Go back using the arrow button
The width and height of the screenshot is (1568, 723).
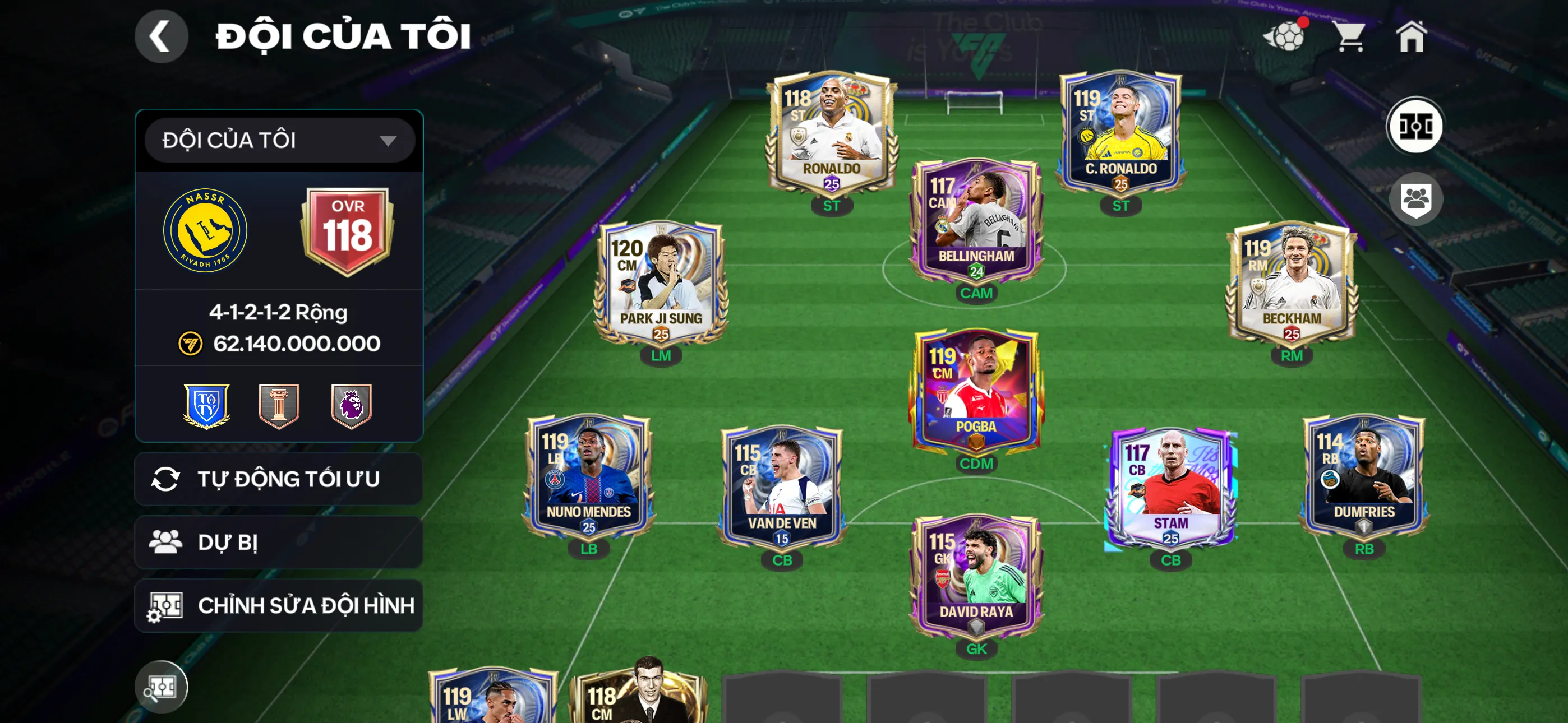point(162,36)
